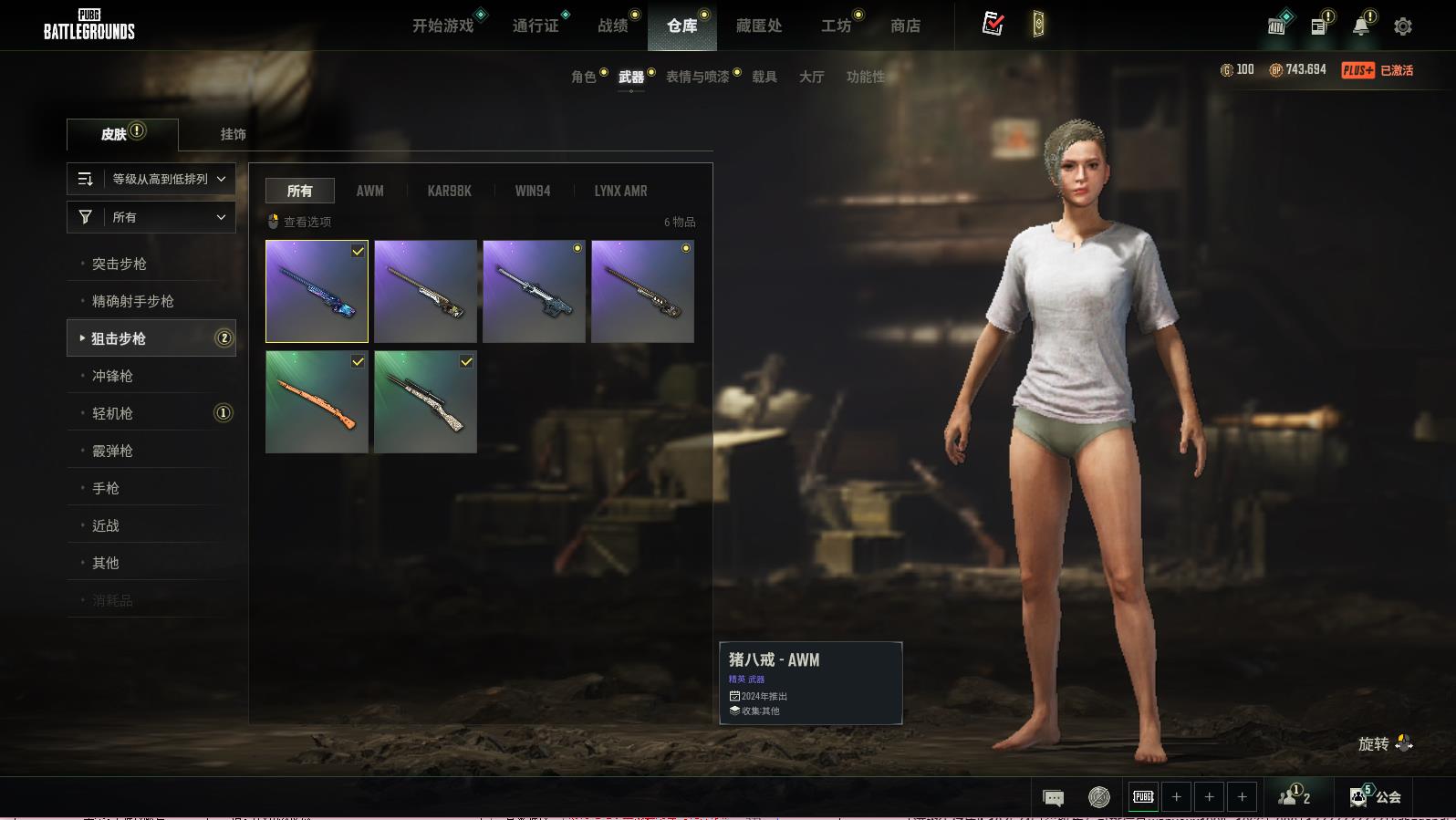Switch to the 载具 vehicle sub-tab

pos(764,77)
